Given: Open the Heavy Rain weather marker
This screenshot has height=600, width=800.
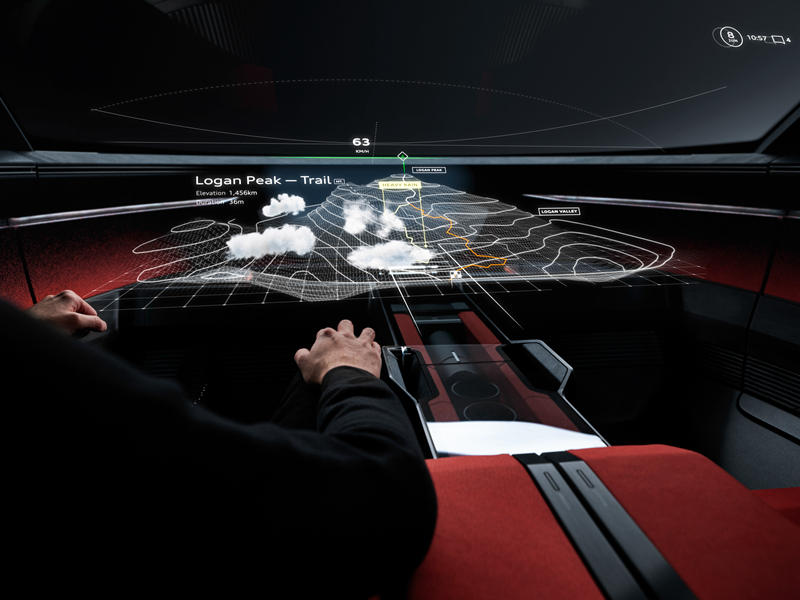Looking at the screenshot, I should click(x=399, y=185).
